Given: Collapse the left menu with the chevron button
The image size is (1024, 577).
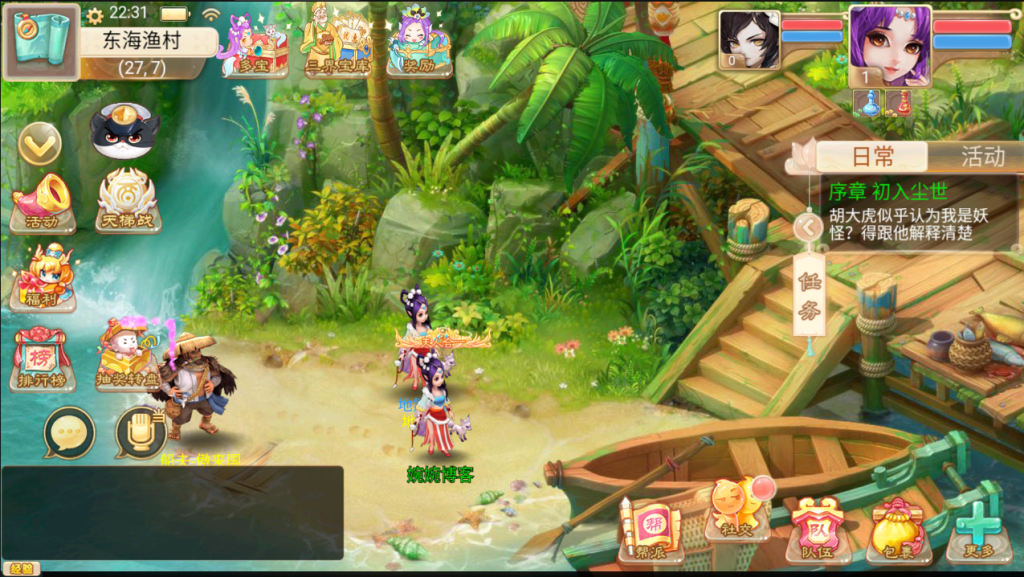Looking at the screenshot, I should pos(40,145).
